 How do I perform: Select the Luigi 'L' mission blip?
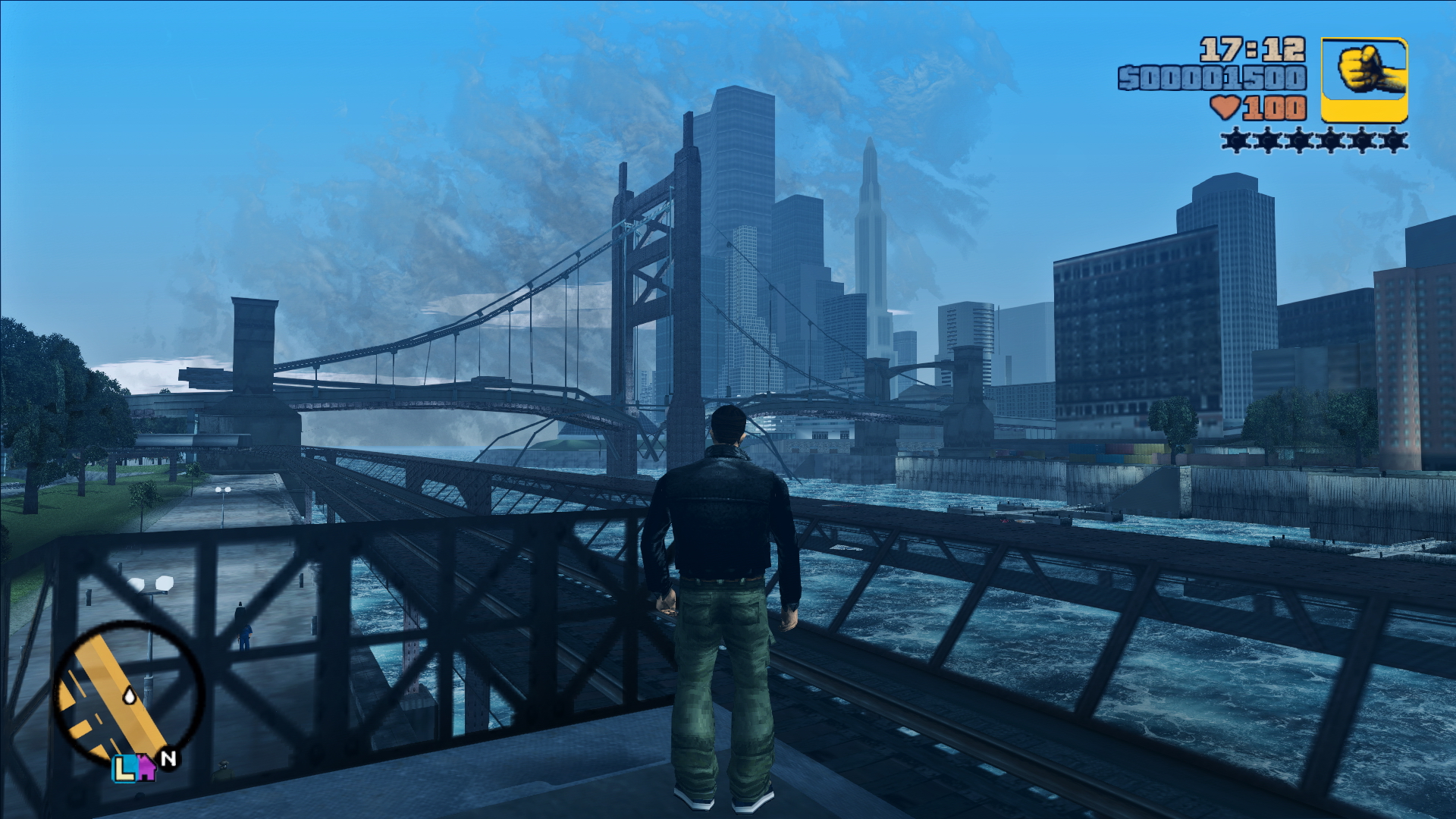tap(124, 769)
